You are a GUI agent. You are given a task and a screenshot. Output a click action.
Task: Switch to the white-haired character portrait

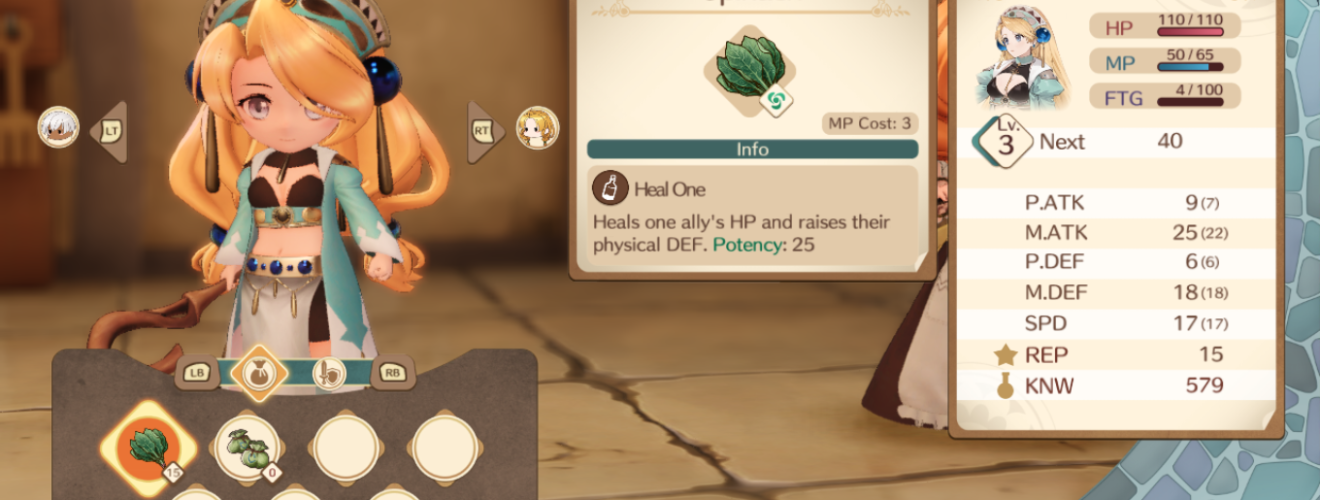tap(58, 128)
